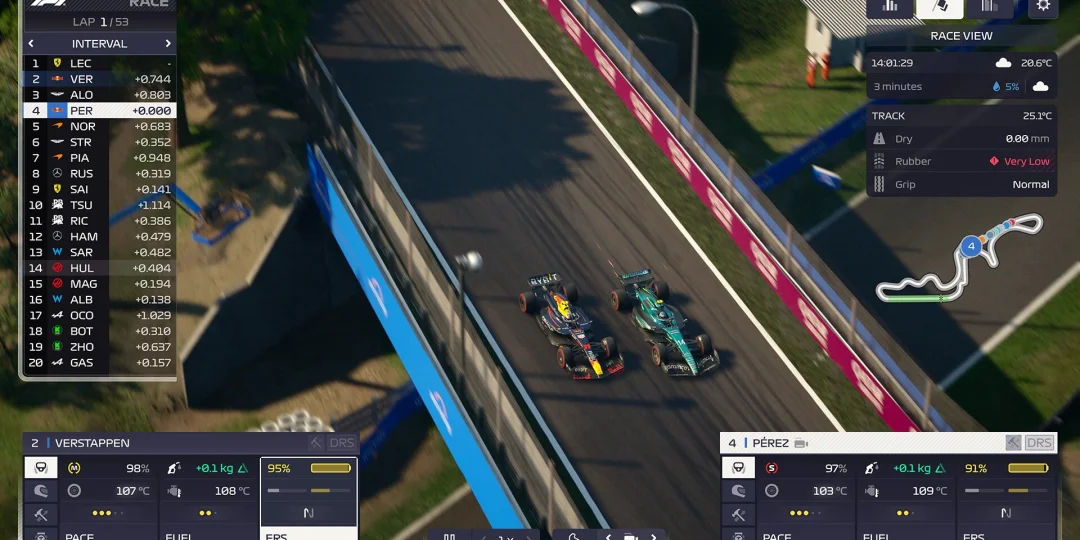Select HAM row in the standings
The width and height of the screenshot is (1080, 540).
(99, 237)
